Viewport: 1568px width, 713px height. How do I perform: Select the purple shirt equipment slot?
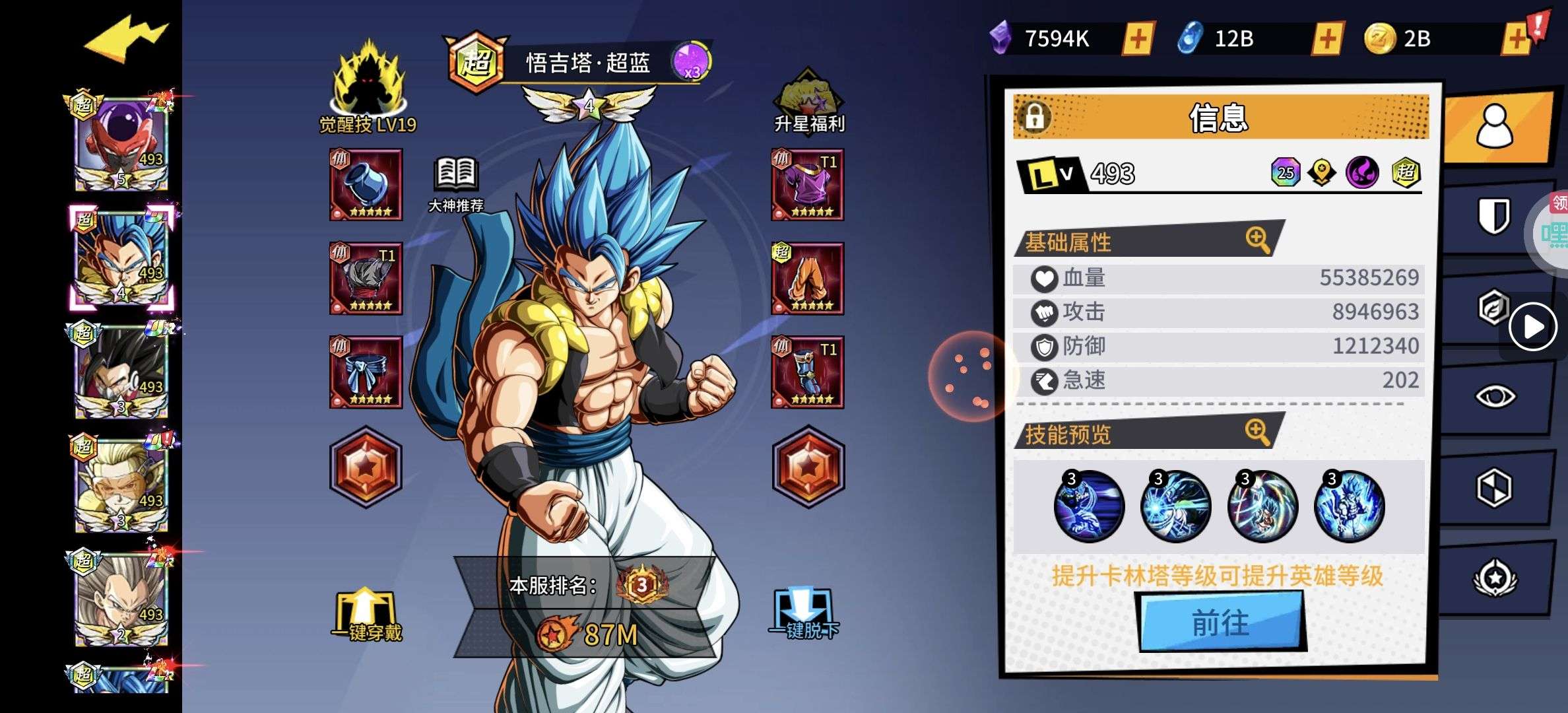[808, 185]
